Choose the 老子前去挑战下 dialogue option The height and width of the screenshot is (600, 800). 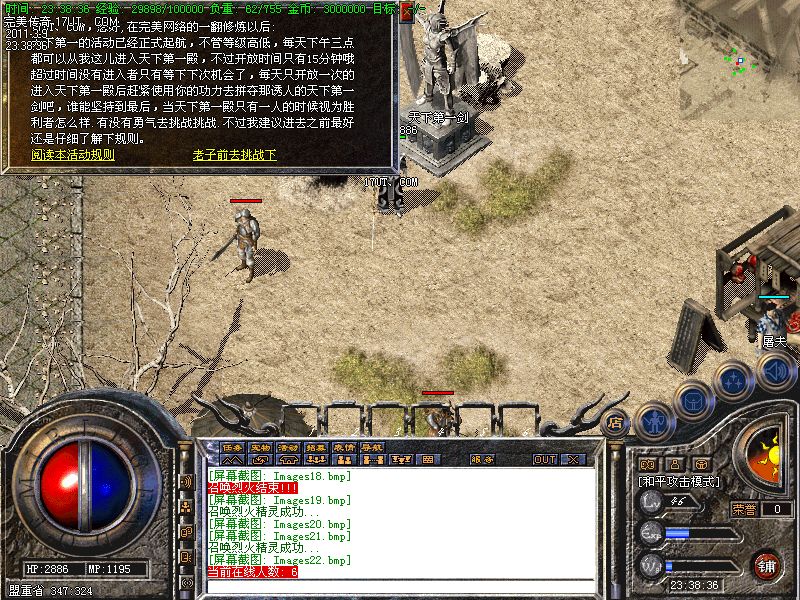tap(234, 155)
